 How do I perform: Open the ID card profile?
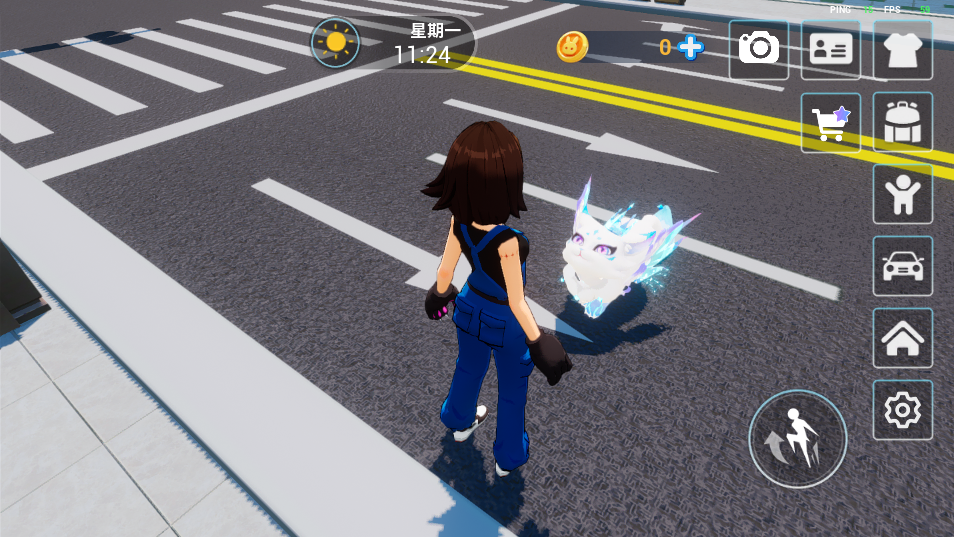[830, 49]
